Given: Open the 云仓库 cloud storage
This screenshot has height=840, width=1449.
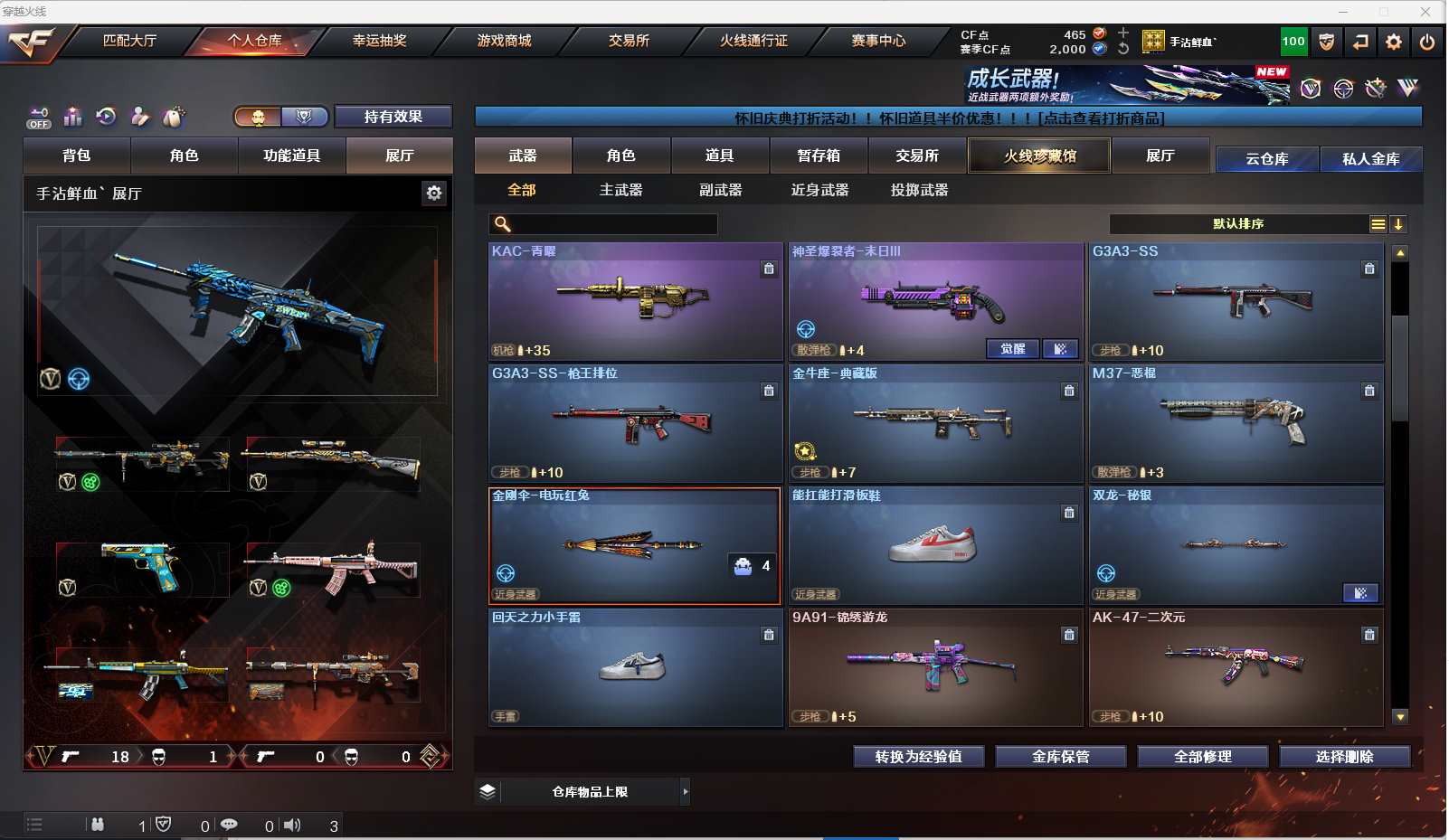Looking at the screenshot, I should click(1266, 159).
